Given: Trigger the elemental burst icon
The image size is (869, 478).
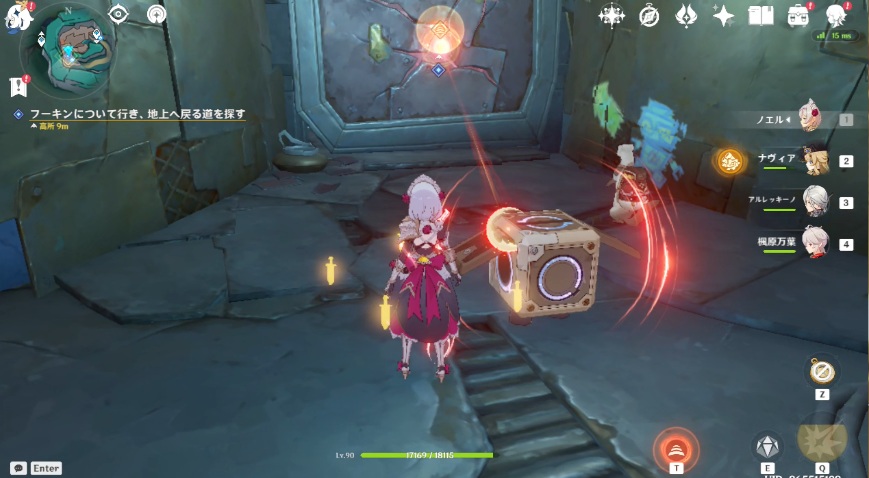Looking at the screenshot, I should pos(822,440).
